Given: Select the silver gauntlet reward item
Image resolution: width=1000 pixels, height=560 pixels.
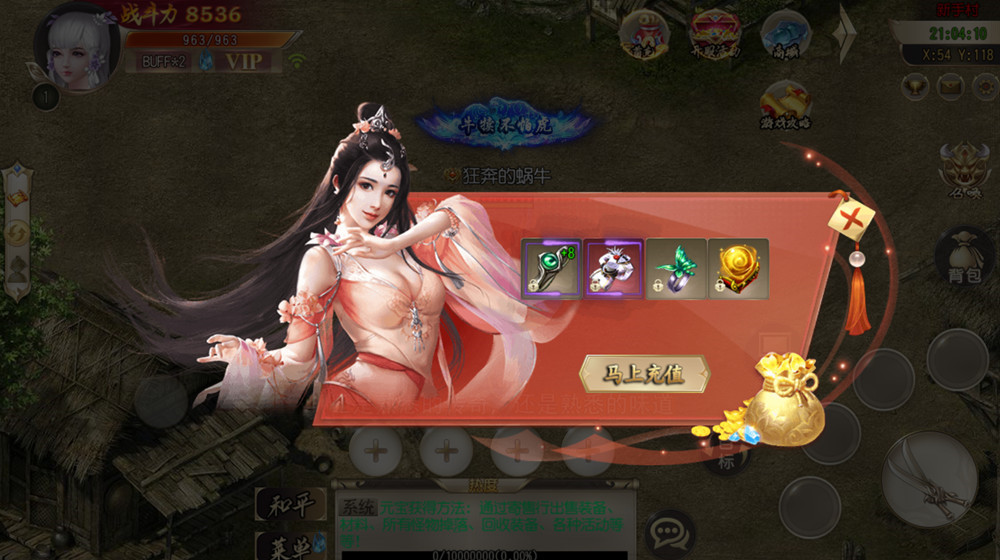Looking at the screenshot, I should pos(613,268).
